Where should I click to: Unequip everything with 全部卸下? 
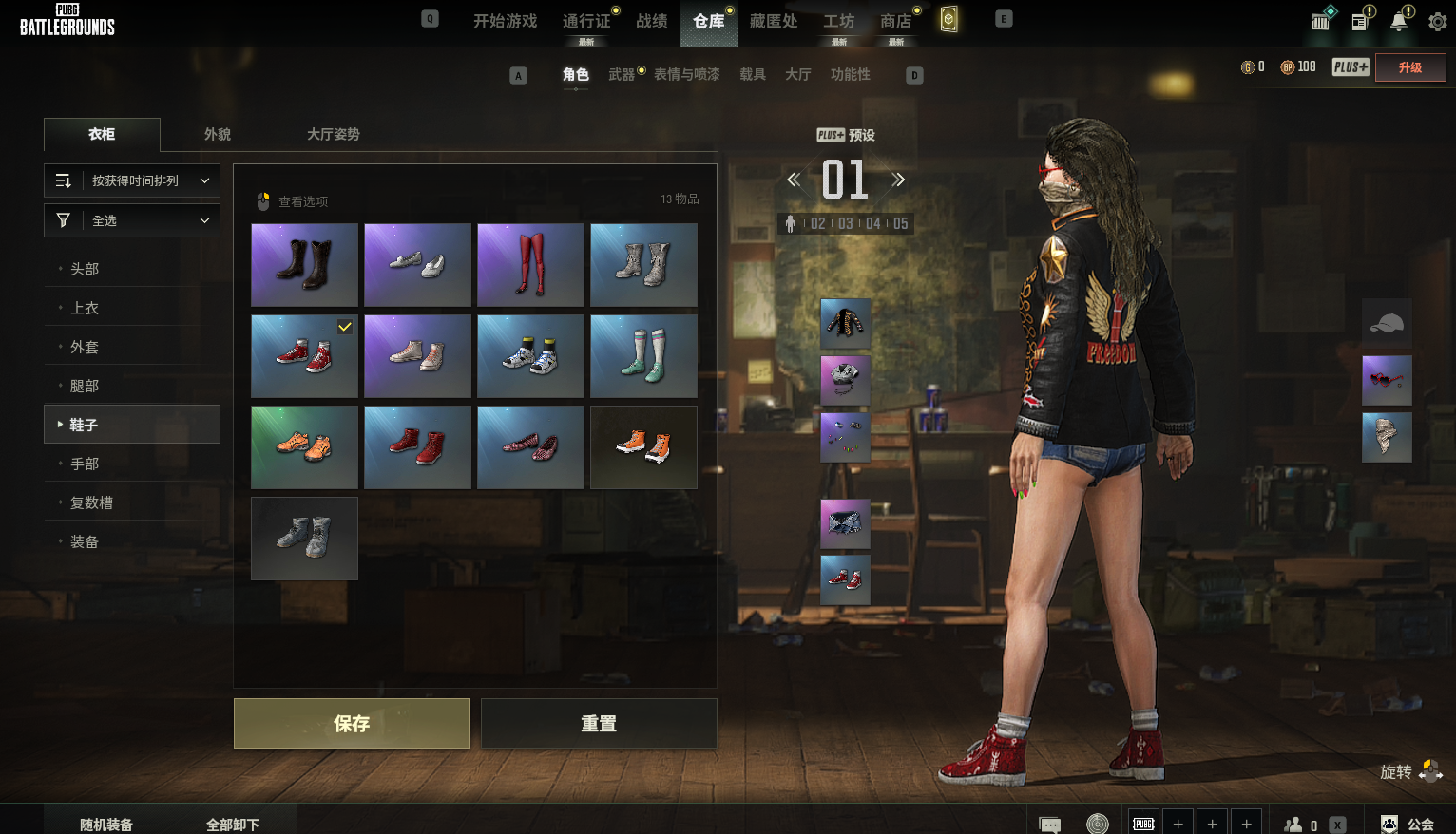(233, 825)
